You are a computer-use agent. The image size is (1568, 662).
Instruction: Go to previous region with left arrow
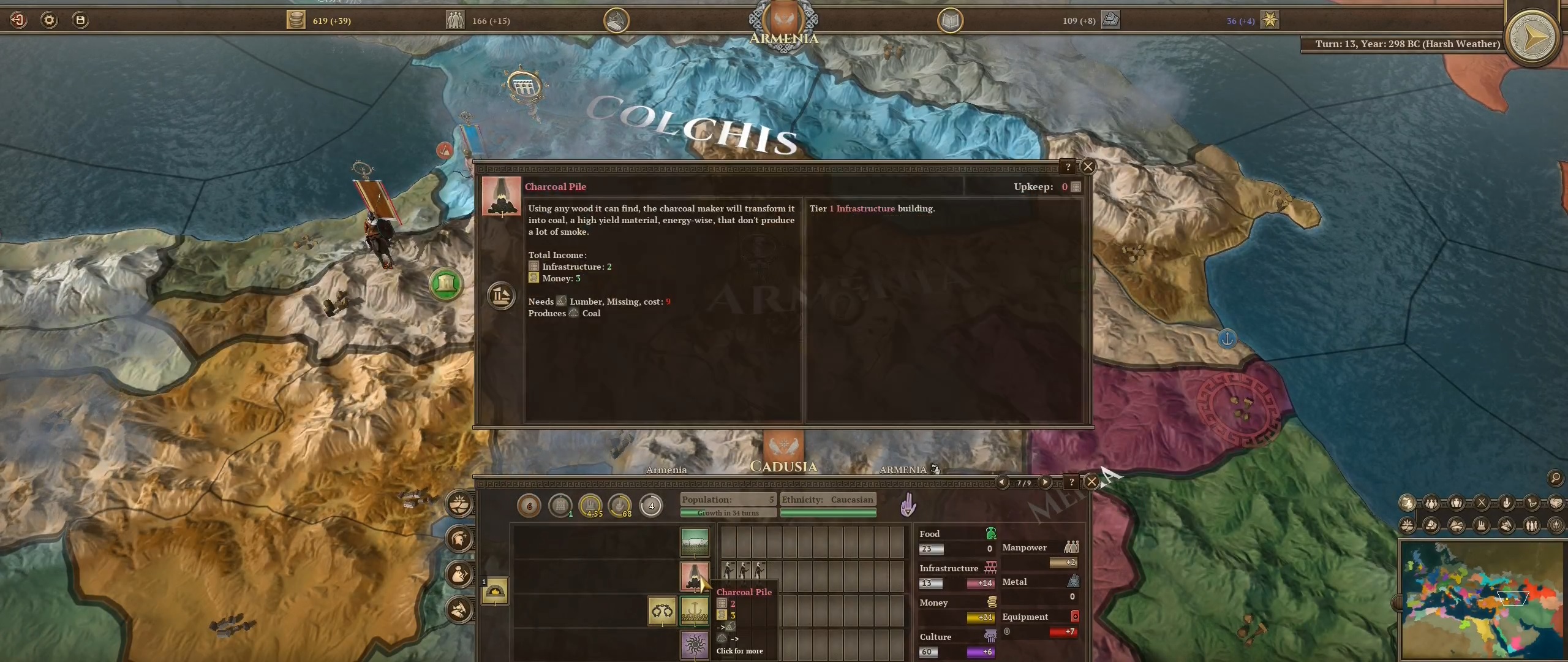(x=1002, y=482)
